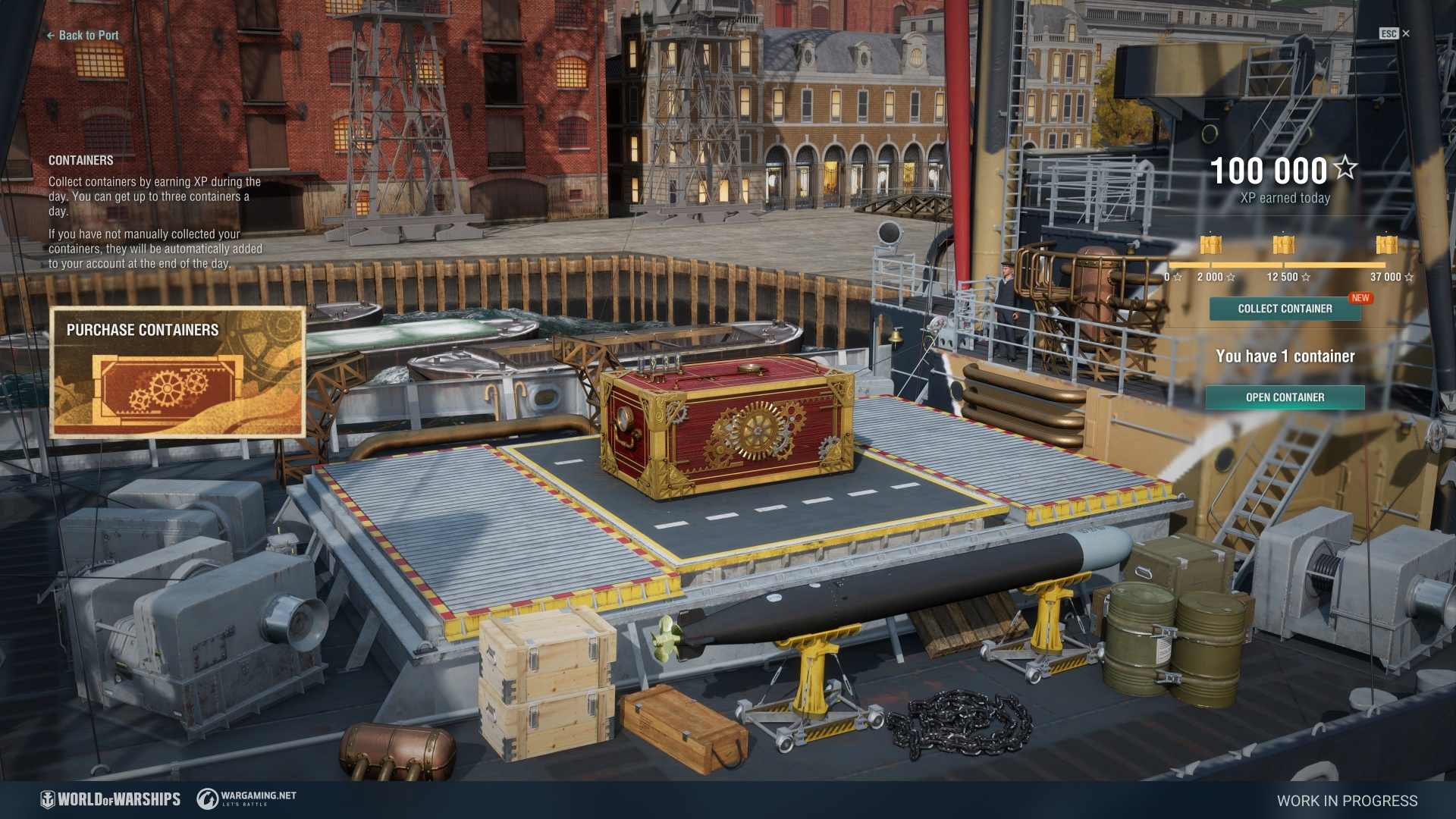Go back to Port
Image resolution: width=1456 pixels, height=819 pixels.
[x=83, y=35]
